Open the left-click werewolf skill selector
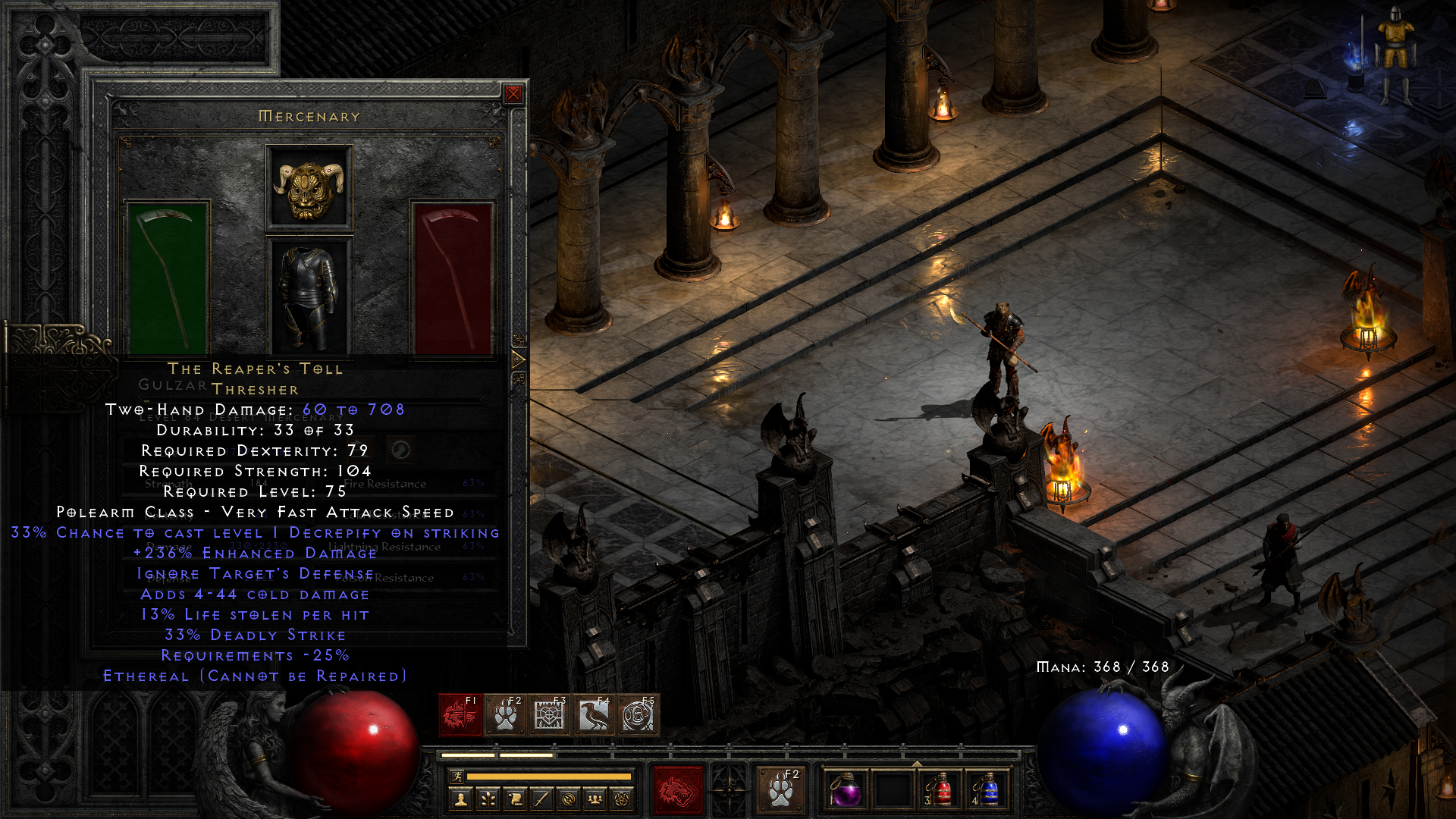Viewport: 1456px width, 819px height. (678, 789)
